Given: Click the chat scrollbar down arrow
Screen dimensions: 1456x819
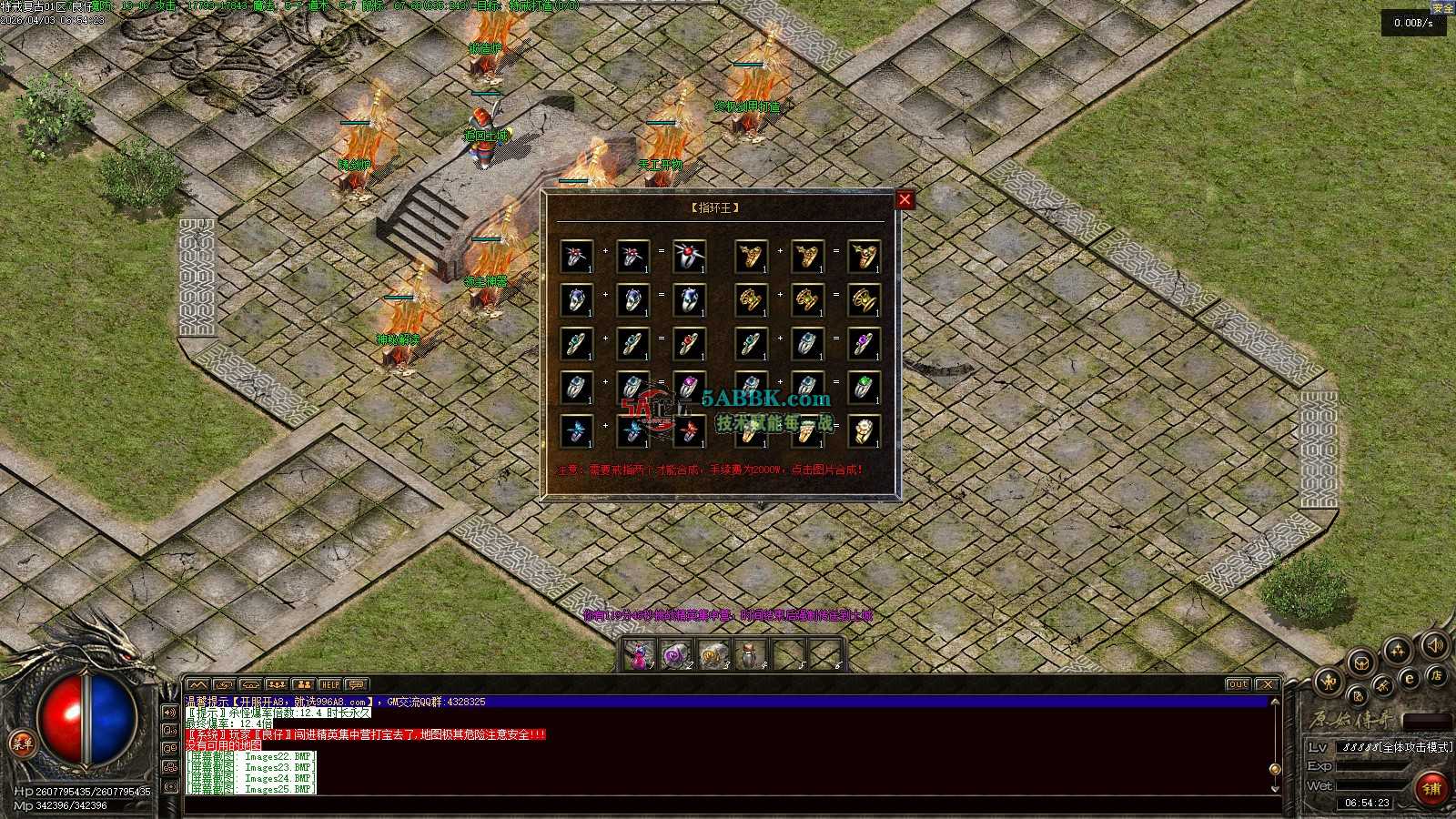Looking at the screenshot, I should (1275, 788).
